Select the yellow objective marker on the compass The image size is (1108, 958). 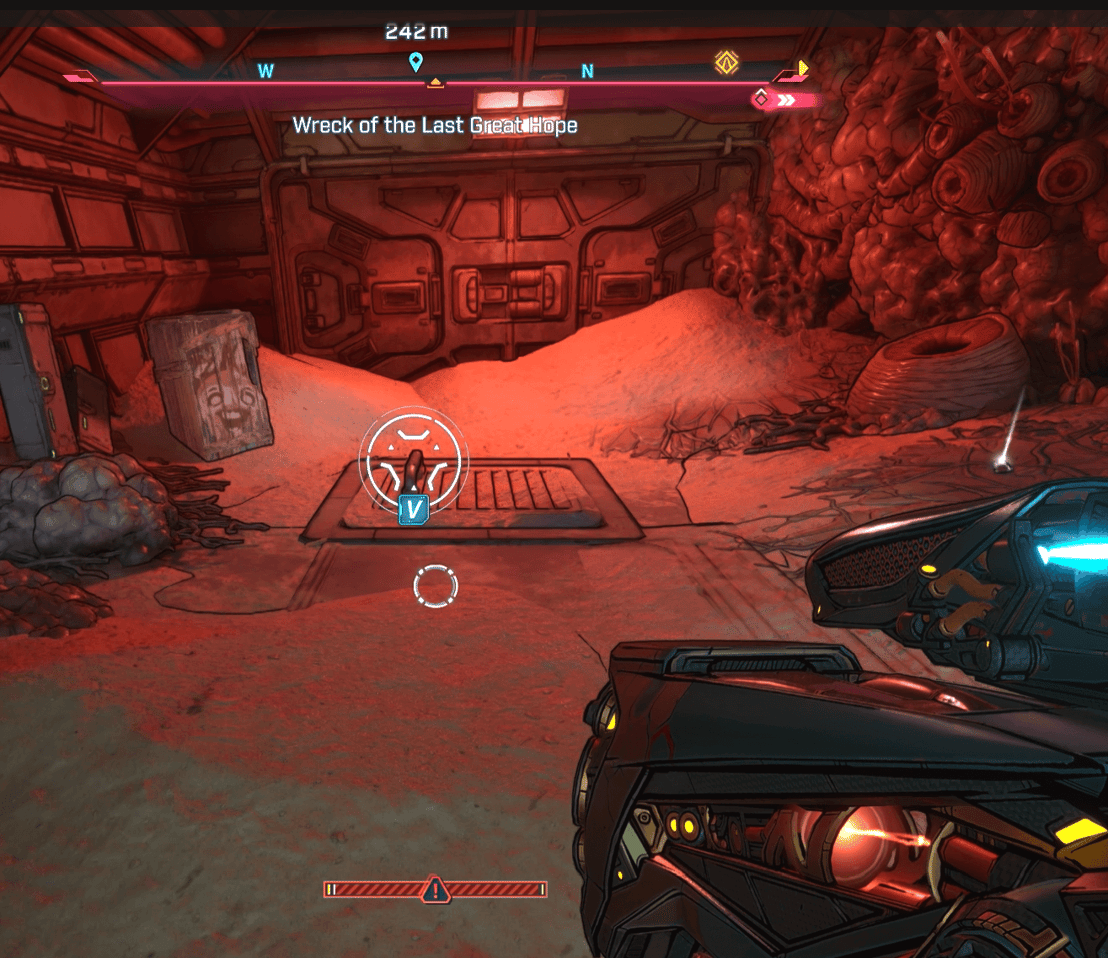point(726,64)
